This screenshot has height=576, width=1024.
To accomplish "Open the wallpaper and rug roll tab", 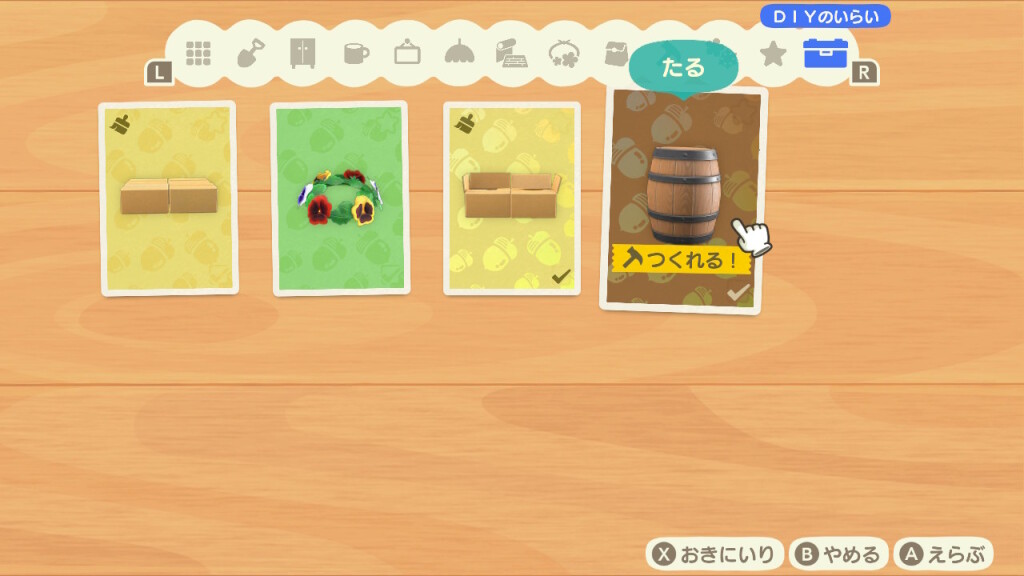I will (x=511, y=54).
